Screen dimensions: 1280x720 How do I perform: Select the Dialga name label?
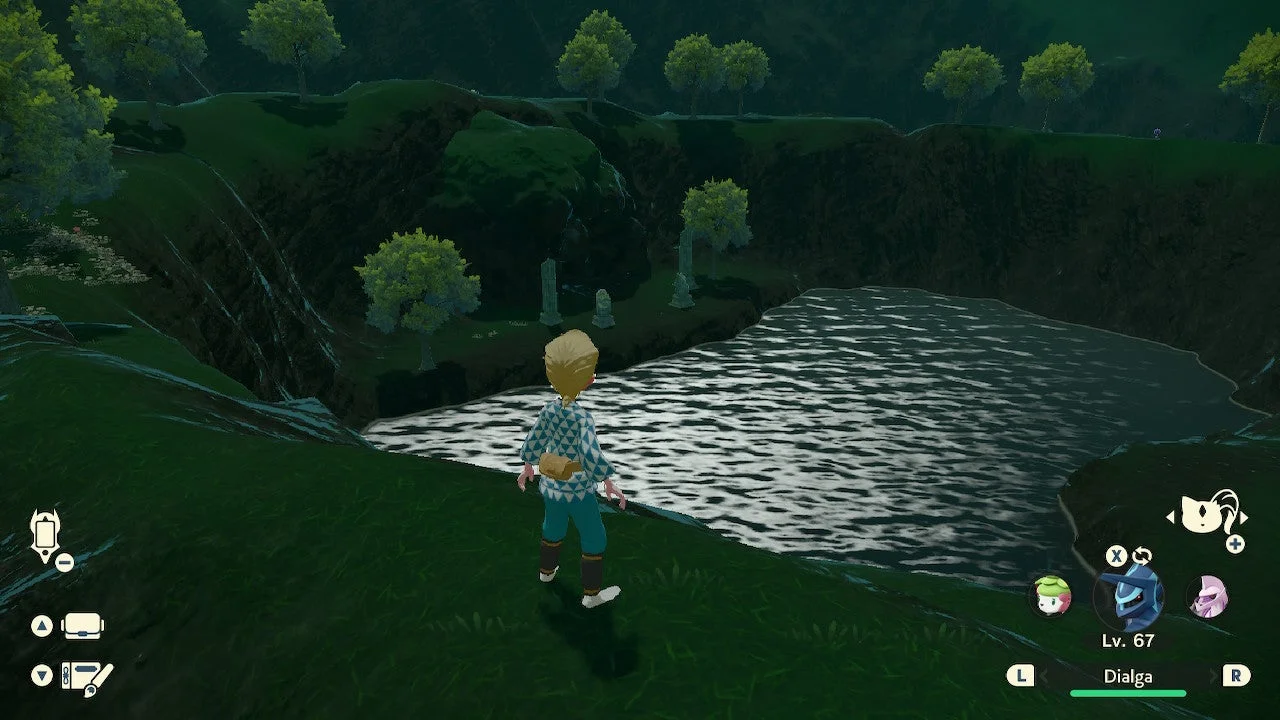coord(1130,676)
